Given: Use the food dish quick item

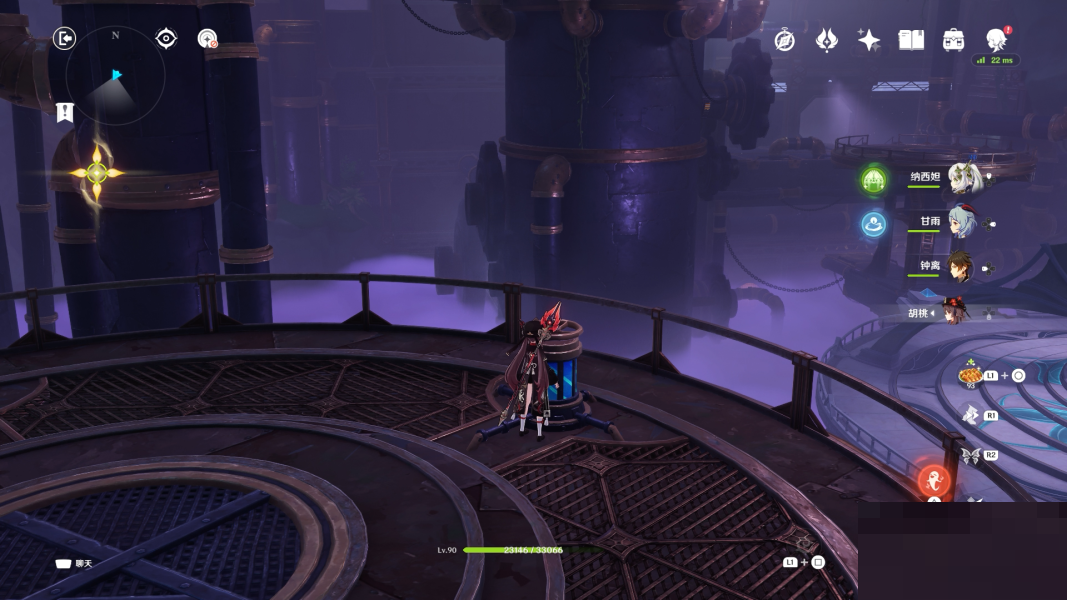Looking at the screenshot, I should click(970, 375).
